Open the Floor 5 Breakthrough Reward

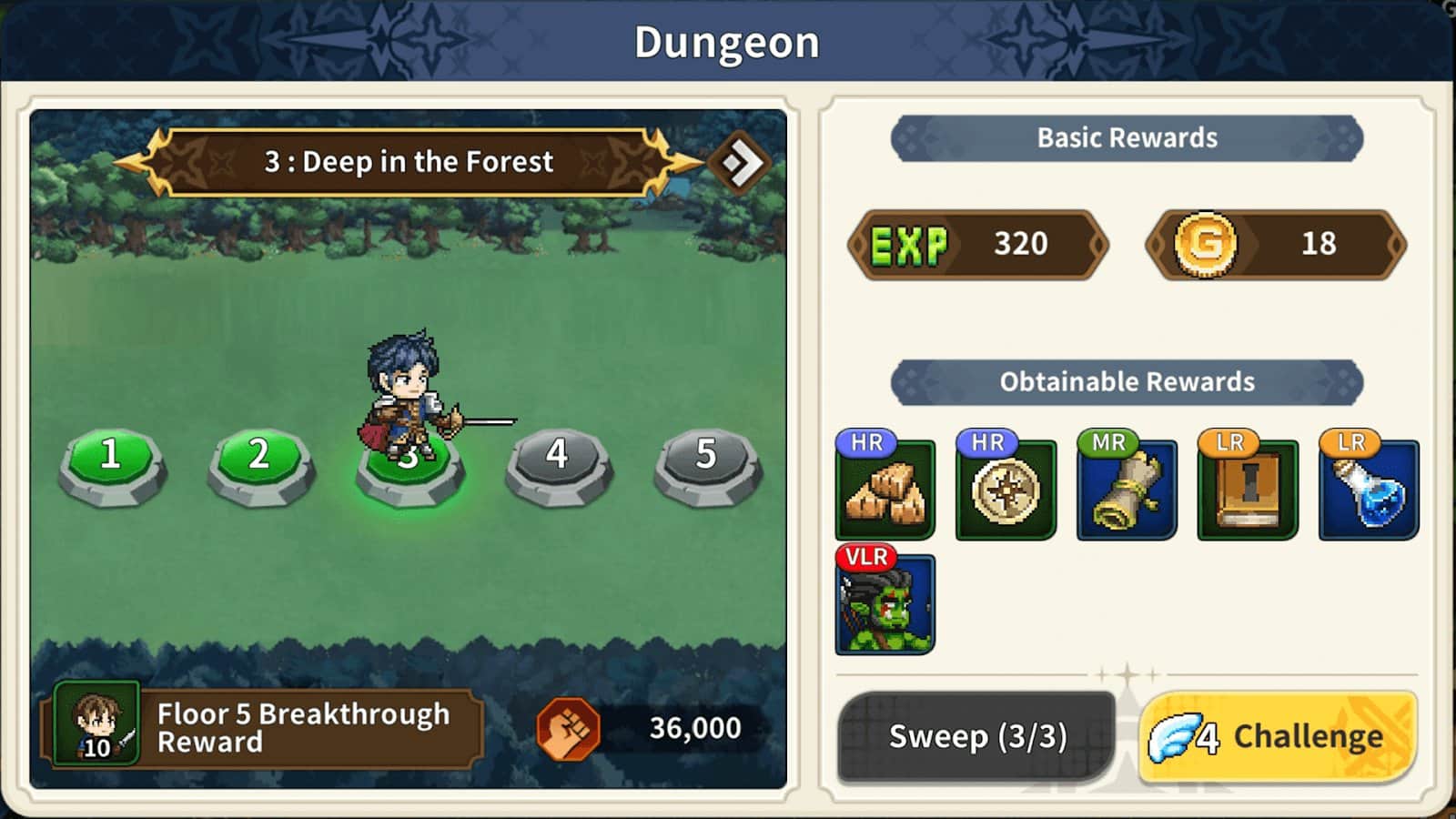262,728
